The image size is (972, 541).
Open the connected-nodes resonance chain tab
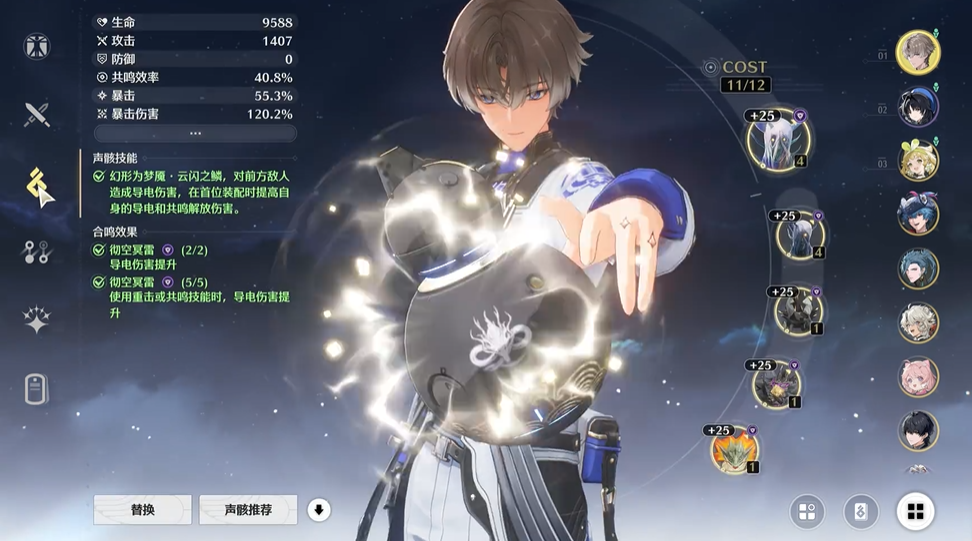coord(37,252)
